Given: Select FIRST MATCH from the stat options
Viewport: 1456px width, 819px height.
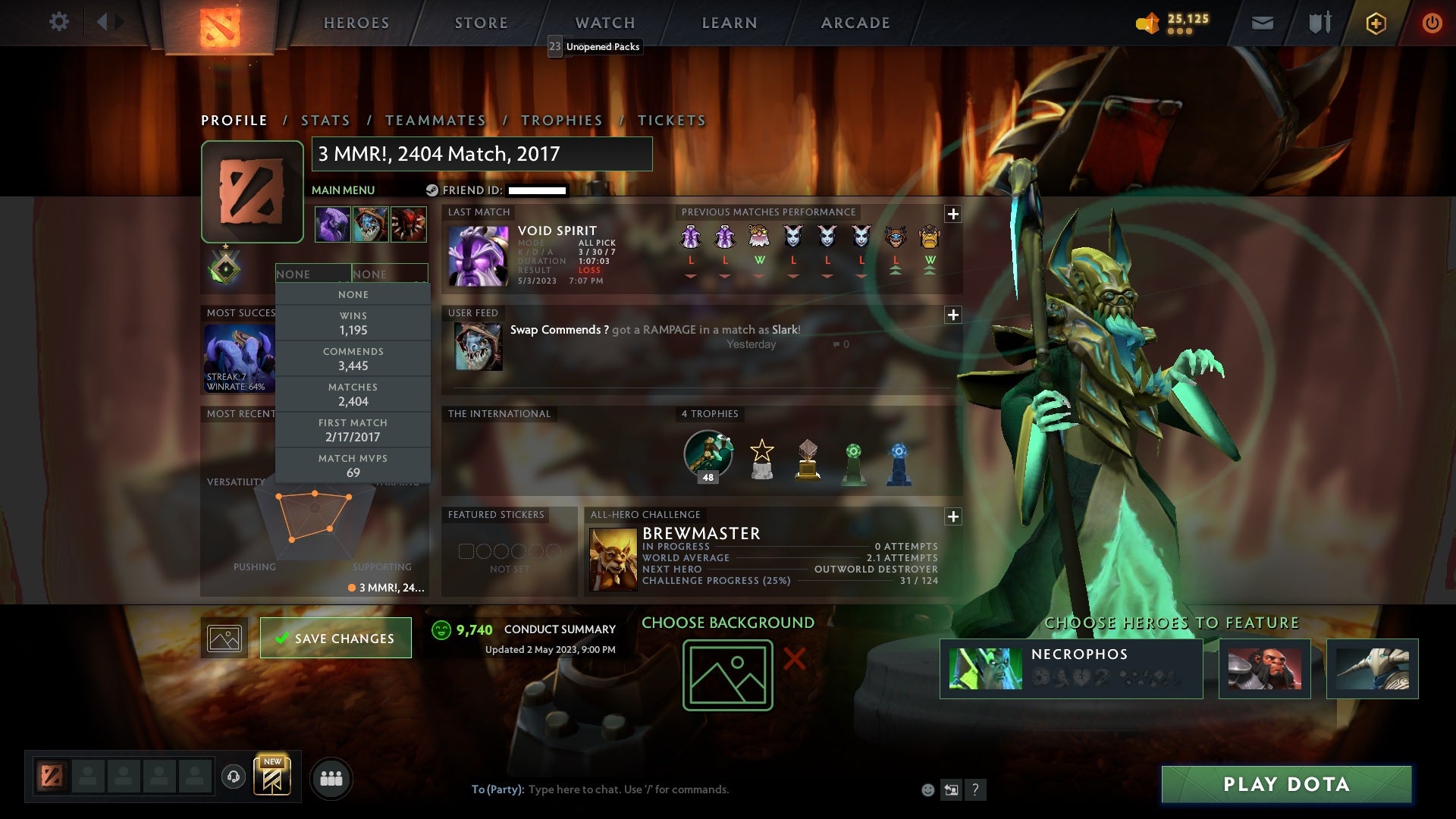Looking at the screenshot, I should click(x=353, y=430).
